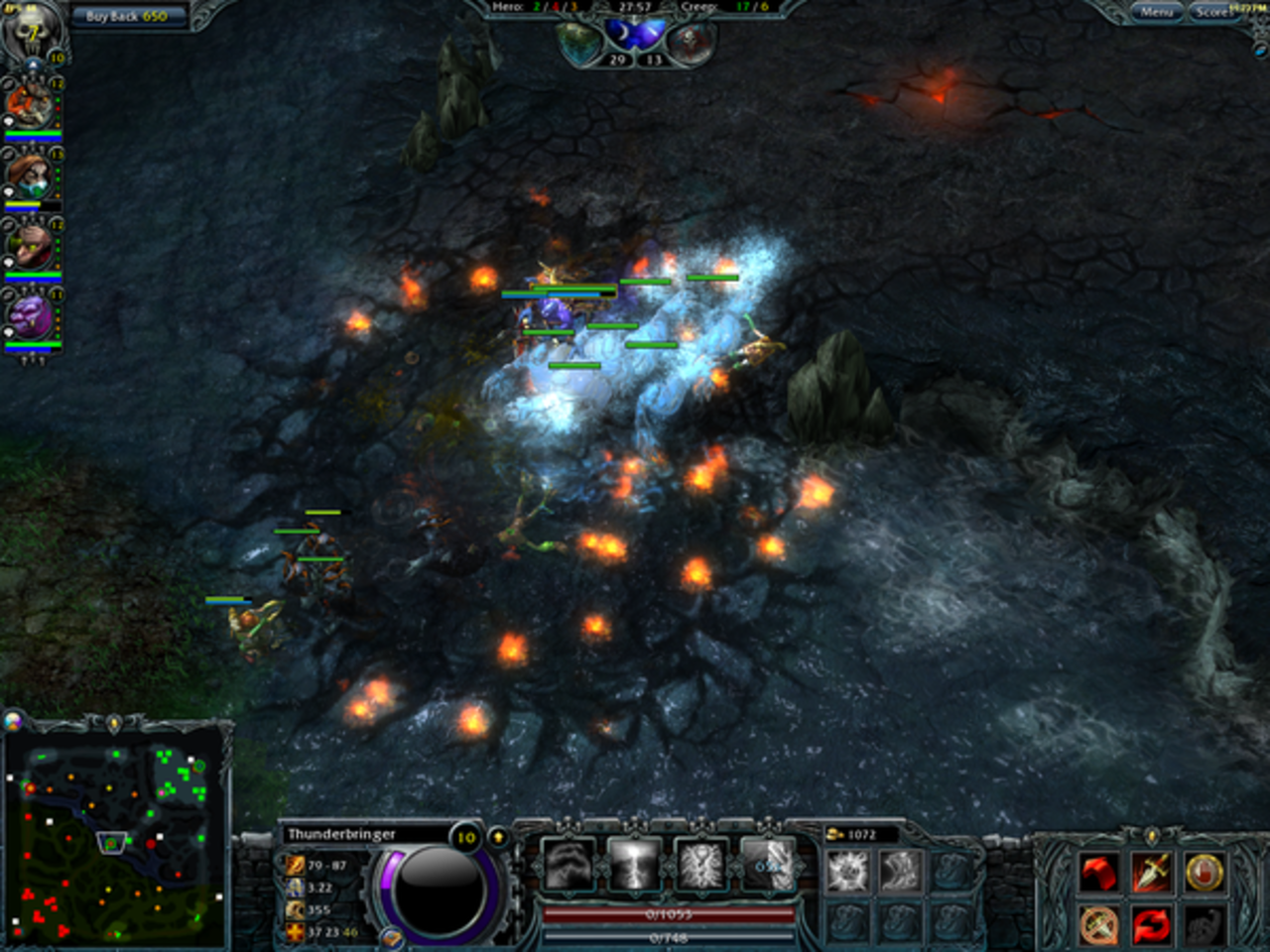Click the Buy Back 650 button

pos(129,17)
